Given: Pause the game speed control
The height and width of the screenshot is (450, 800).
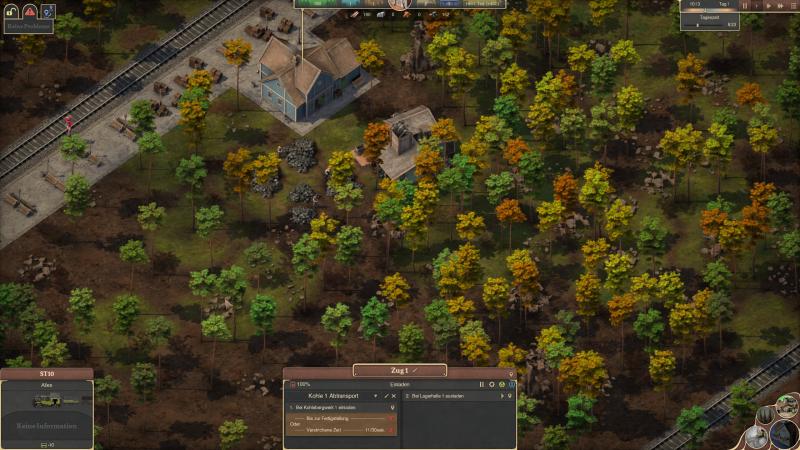Looking at the screenshot, I should coord(744,5).
